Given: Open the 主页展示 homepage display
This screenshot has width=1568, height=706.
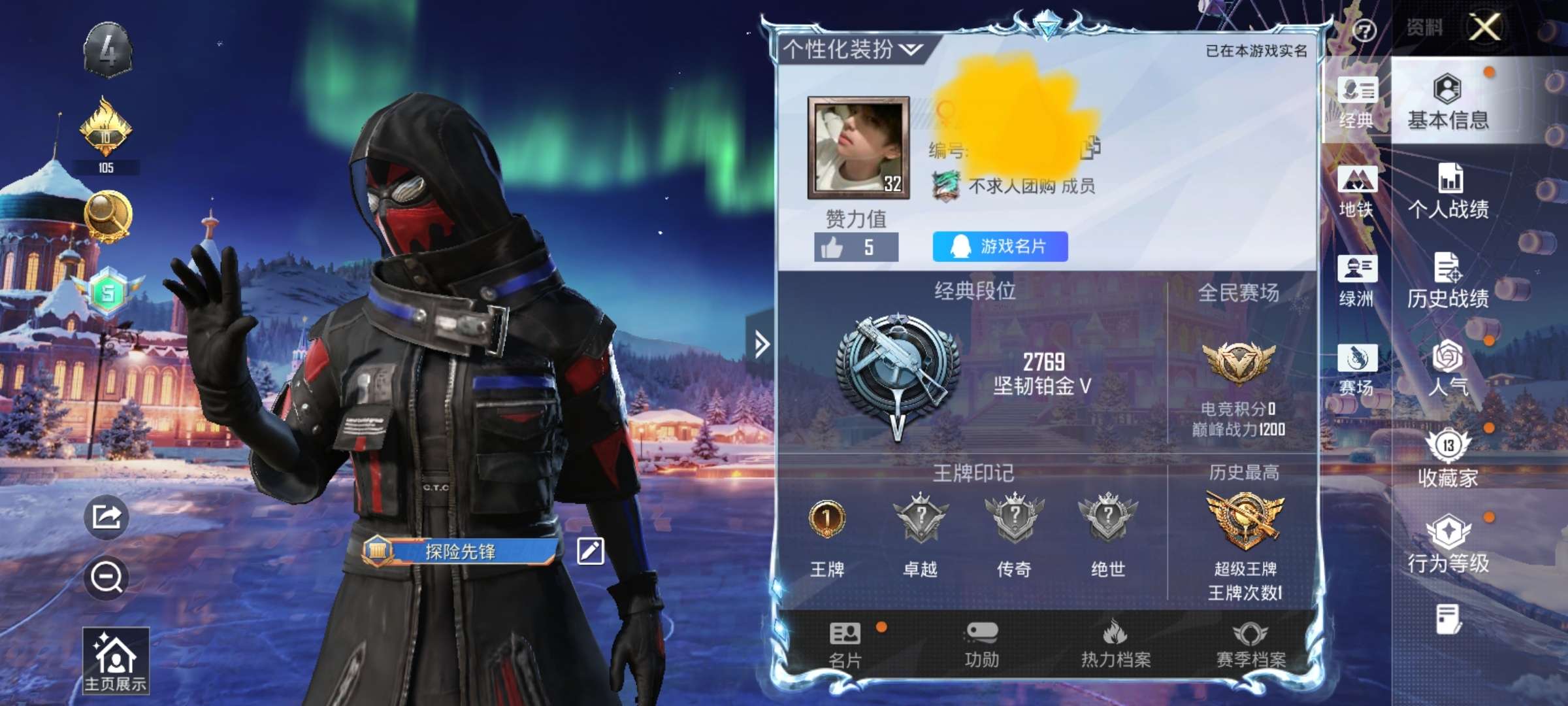Looking at the screenshot, I should [x=116, y=660].
